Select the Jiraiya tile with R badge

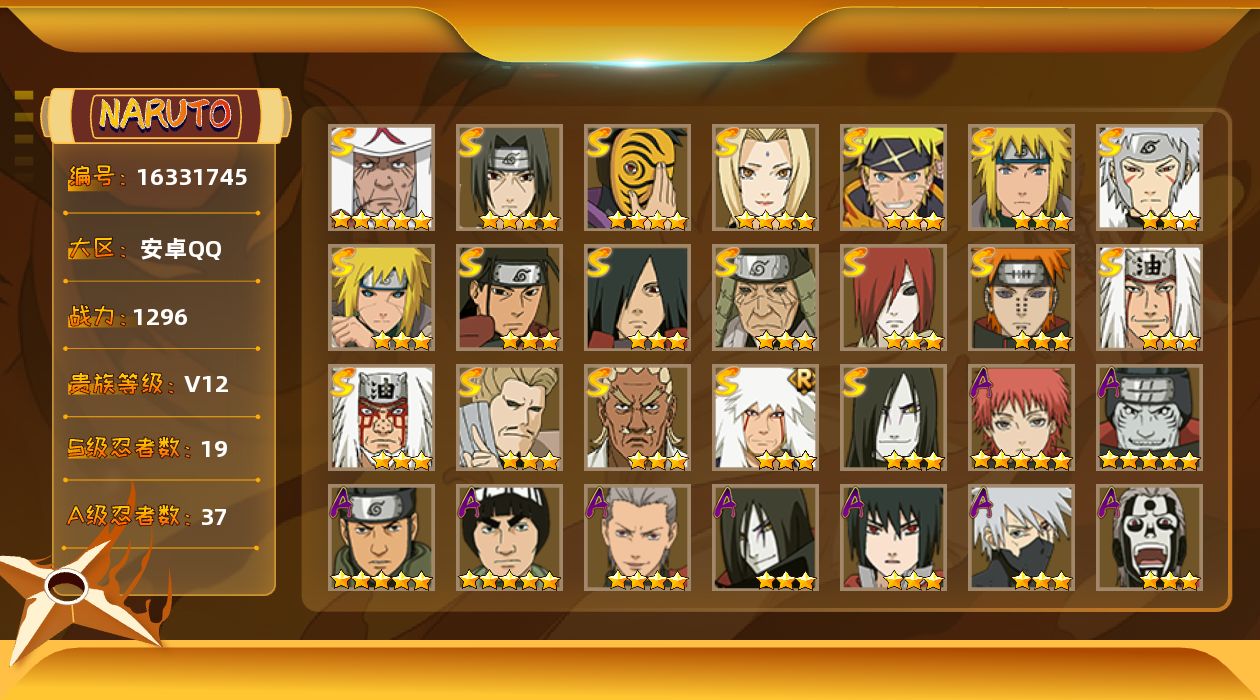coord(765,417)
